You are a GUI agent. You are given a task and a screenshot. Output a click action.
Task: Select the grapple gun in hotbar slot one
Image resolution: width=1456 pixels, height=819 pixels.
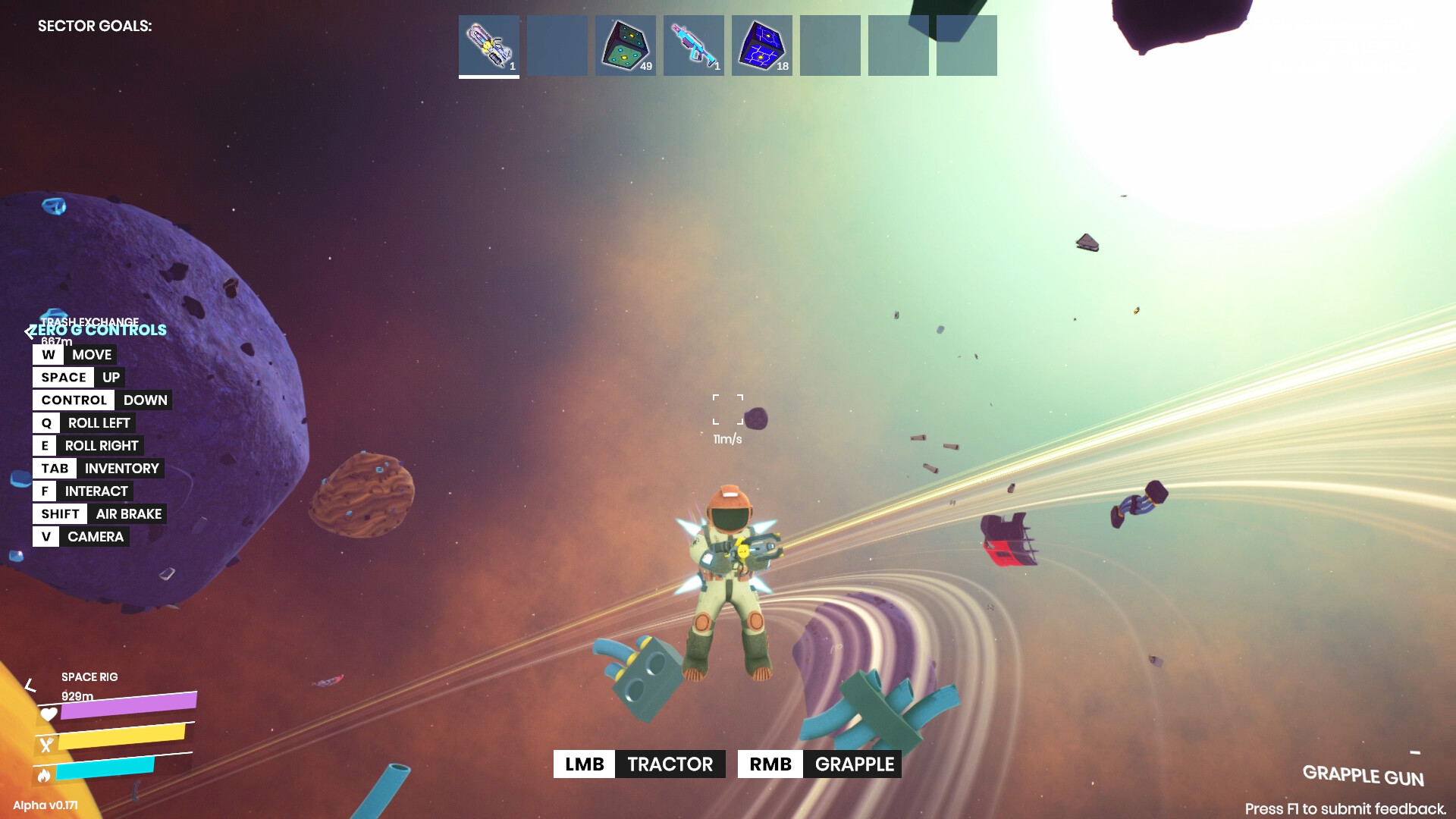point(488,45)
